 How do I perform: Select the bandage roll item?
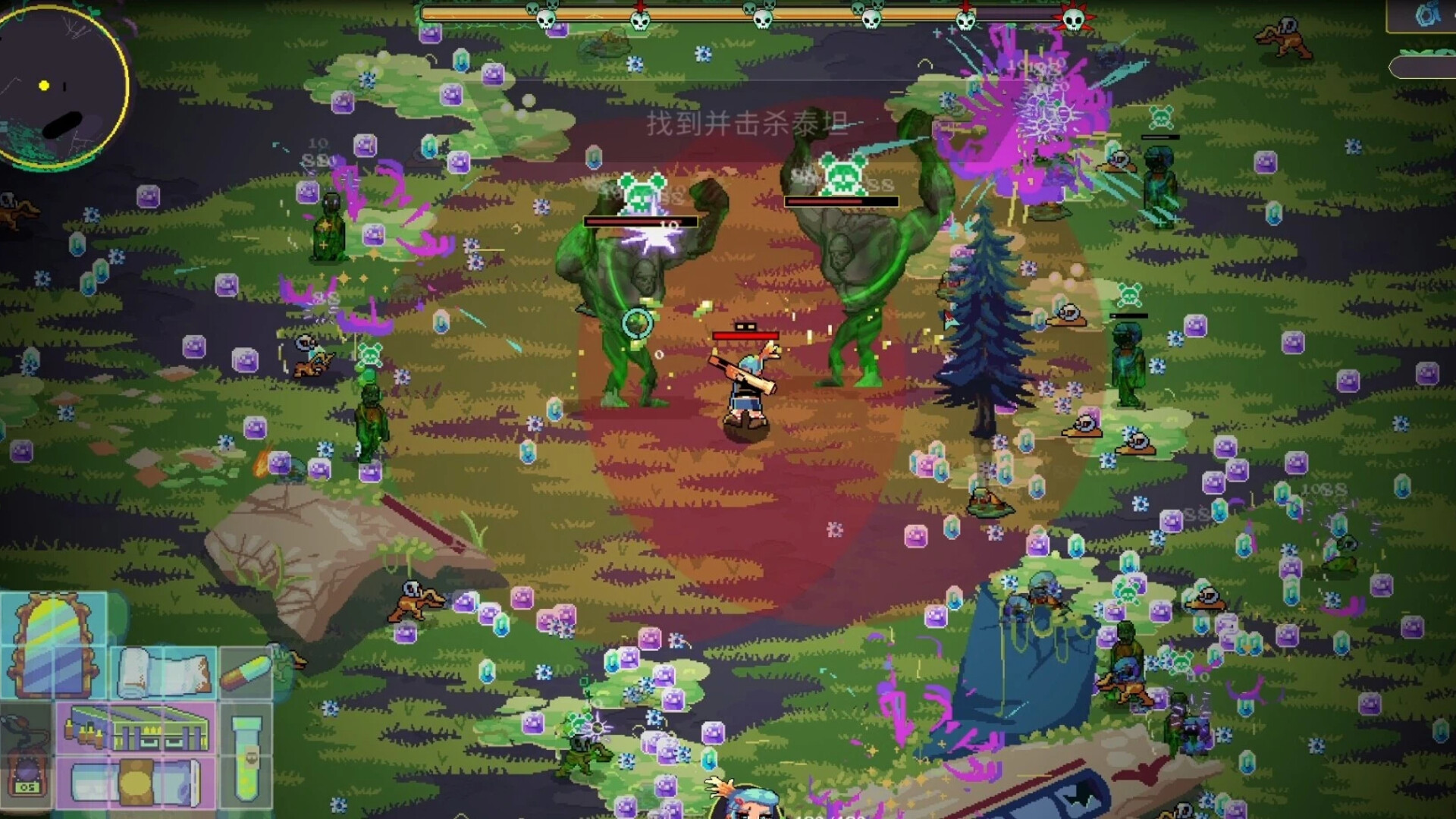162,673
